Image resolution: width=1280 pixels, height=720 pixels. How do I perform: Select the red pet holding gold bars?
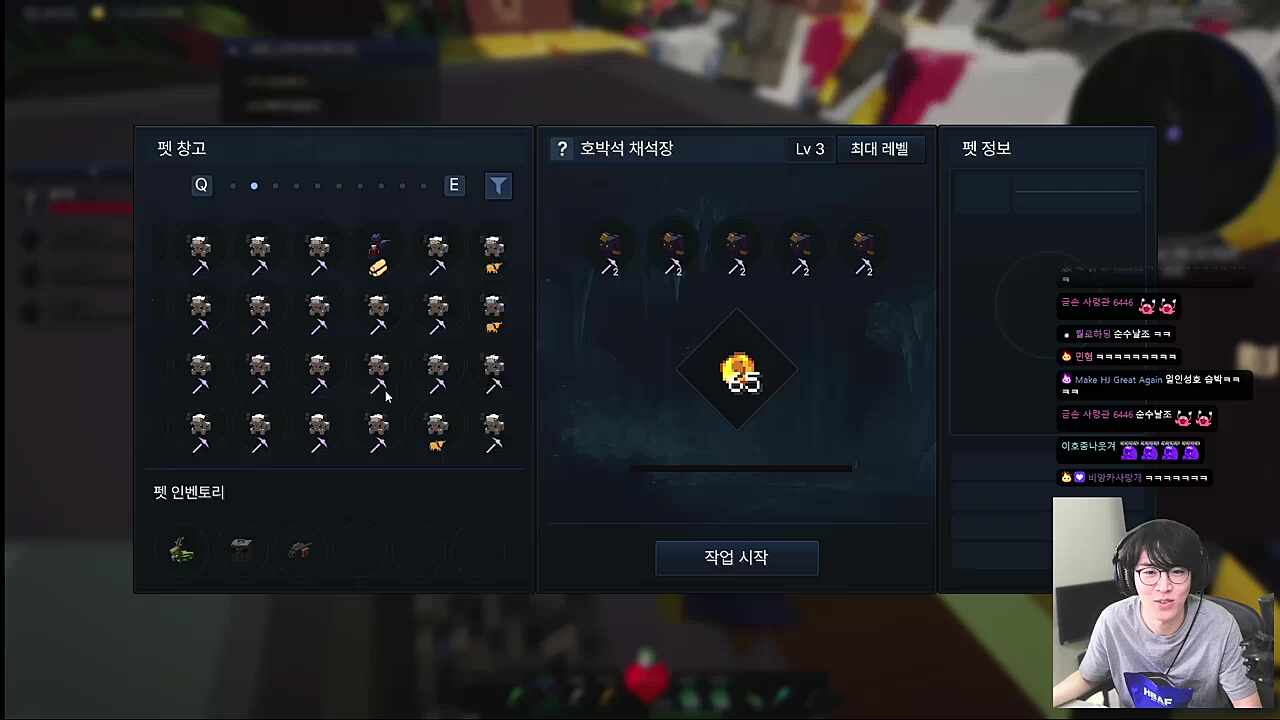[378, 255]
